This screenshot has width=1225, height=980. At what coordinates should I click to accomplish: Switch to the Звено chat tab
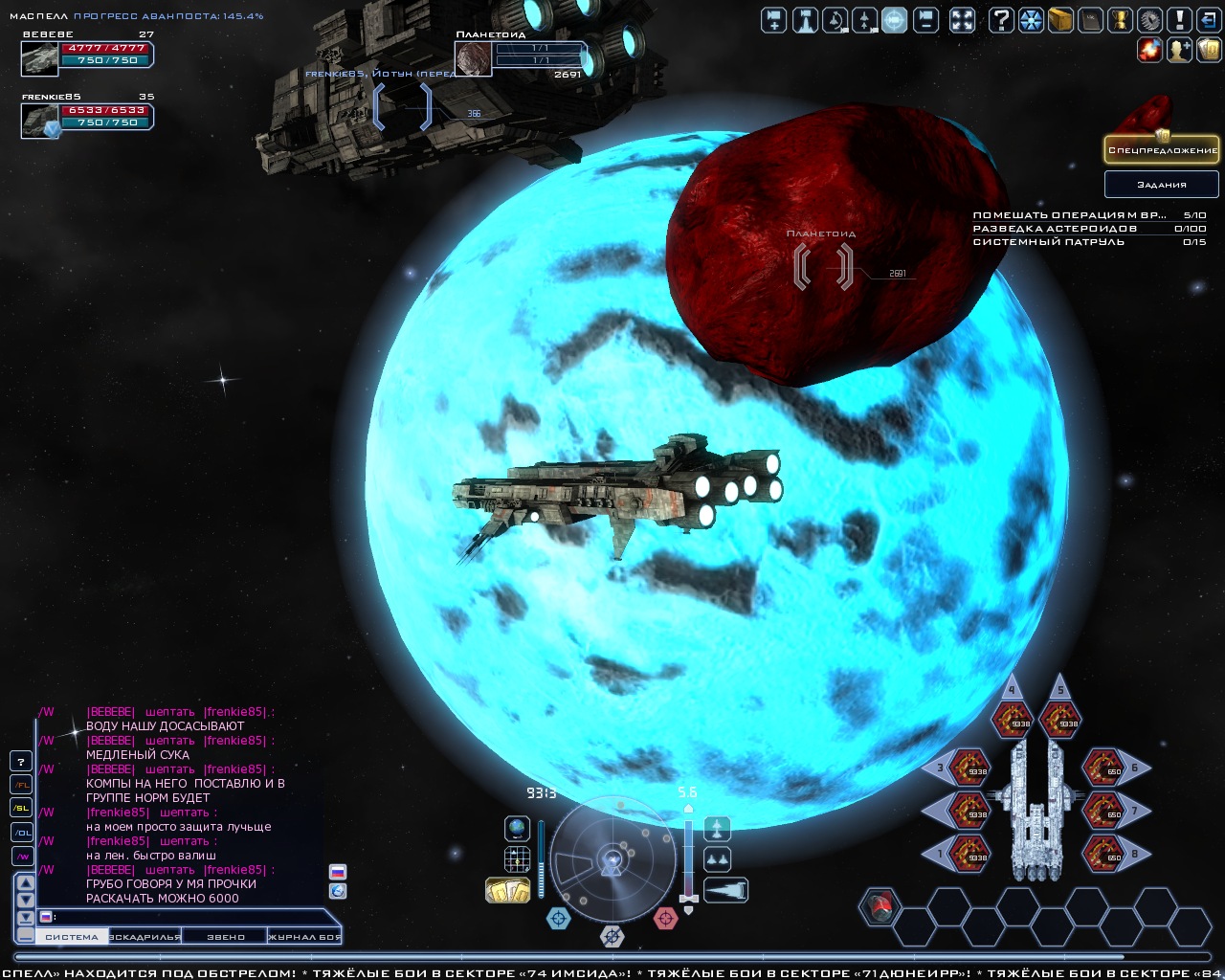226,937
